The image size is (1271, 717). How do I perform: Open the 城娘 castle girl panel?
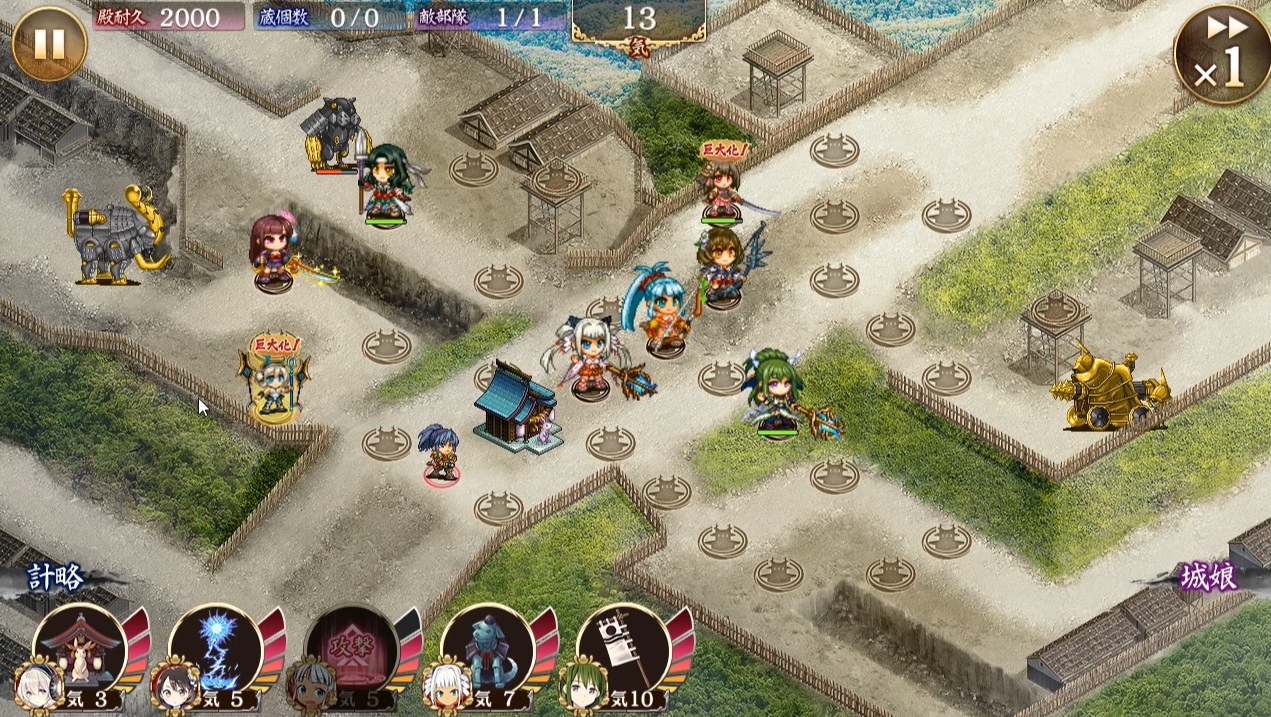pyautogui.click(x=1208, y=578)
